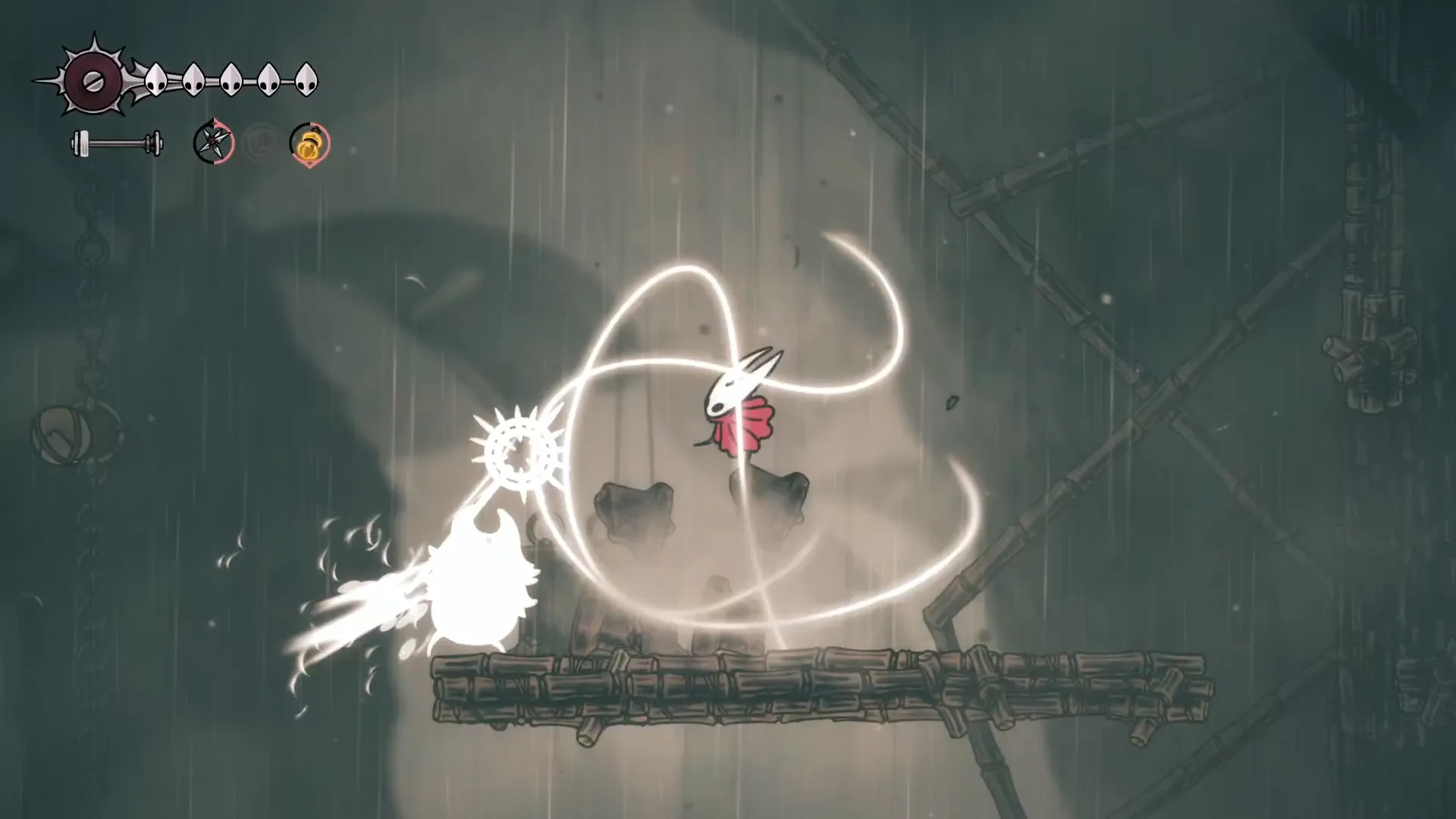Click the middle health mask icon
Viewport: 1456px width, 819px height.
pyautogui.click(x=231, y=80)
